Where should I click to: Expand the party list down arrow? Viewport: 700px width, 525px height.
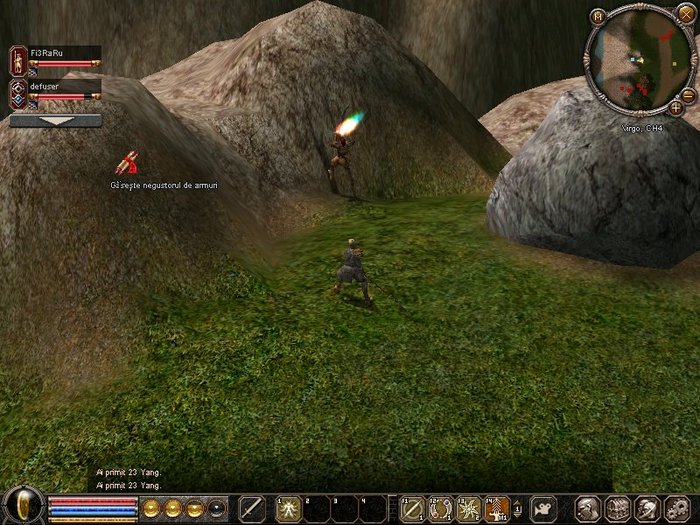[x=55, y=120]
